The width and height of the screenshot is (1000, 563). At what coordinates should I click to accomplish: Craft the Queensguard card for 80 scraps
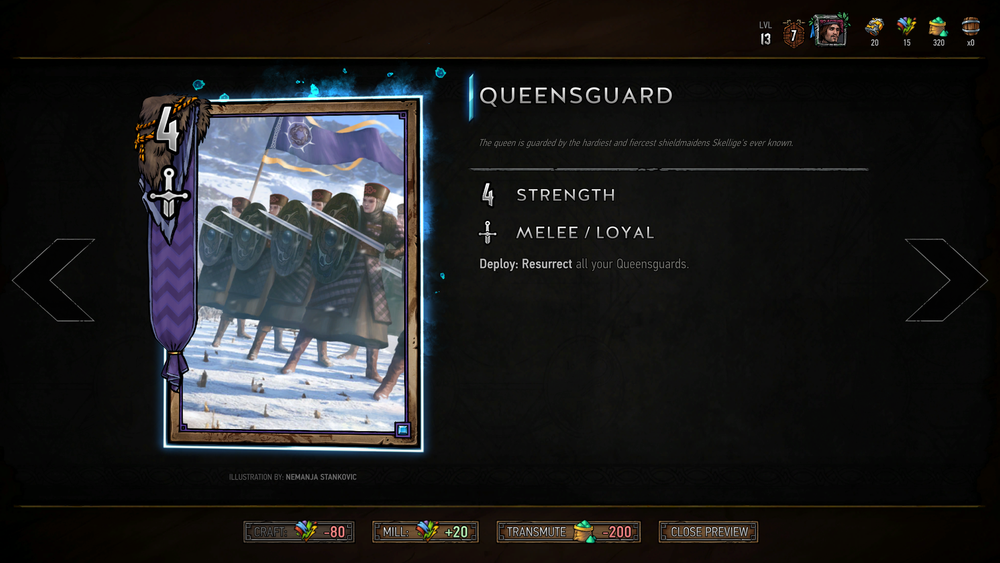click(x=298, y=532)
